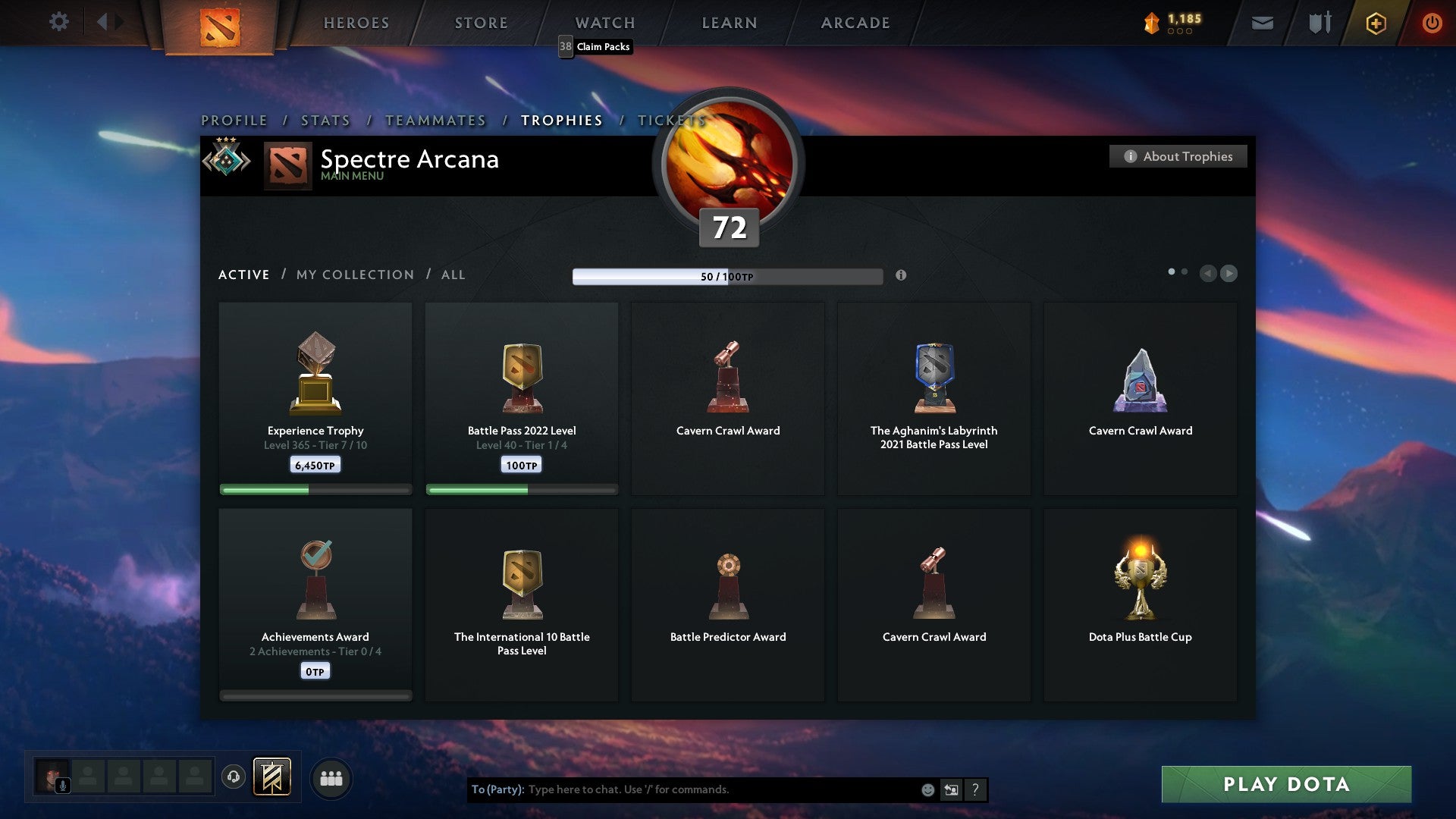Viewport: 1456px width, 819px height.
Task: Click the 50/100TP progress bar
Action: tap(728, 276)
